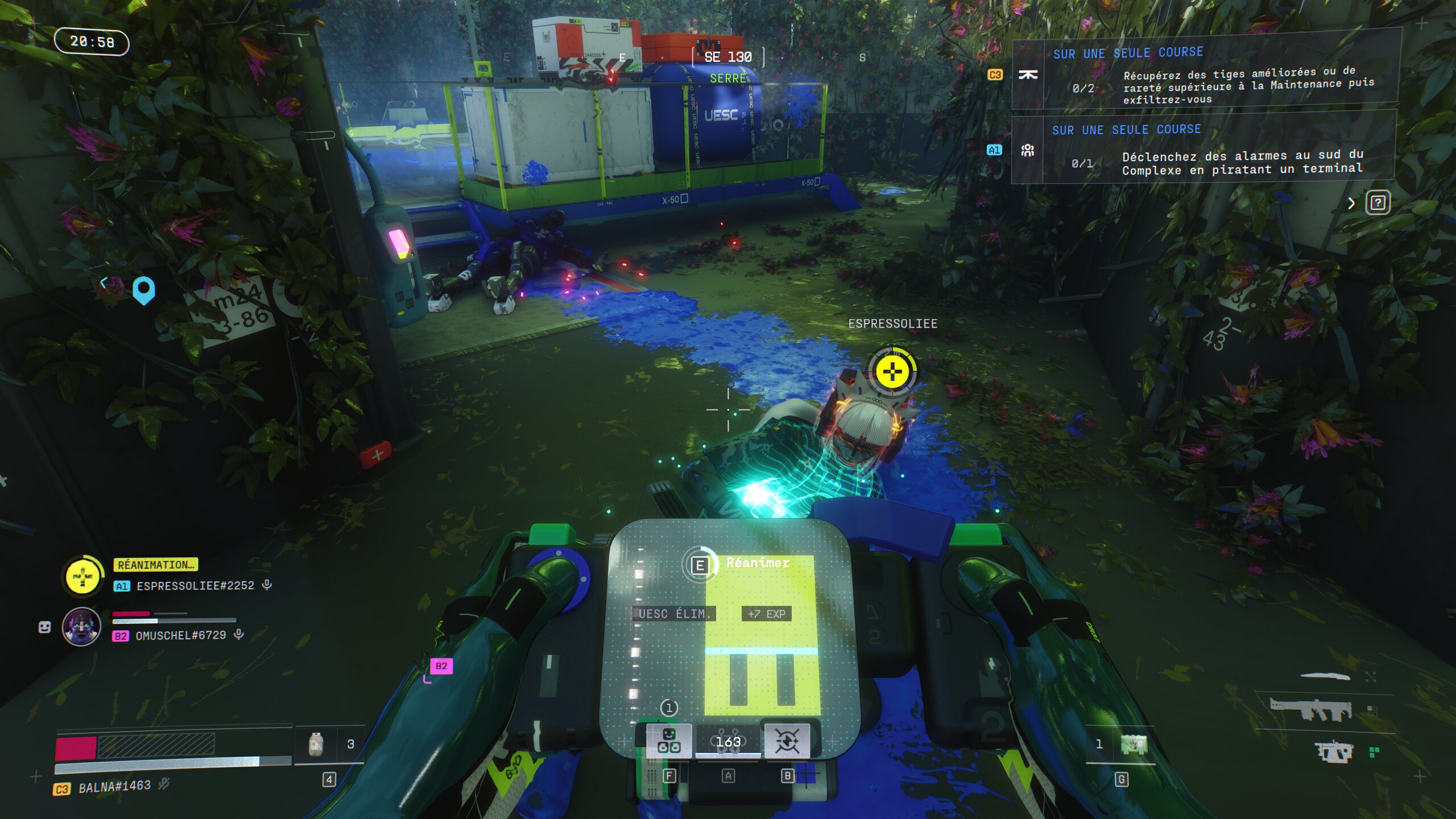Switch to the long rifle weapon slot

(1311, 709)
